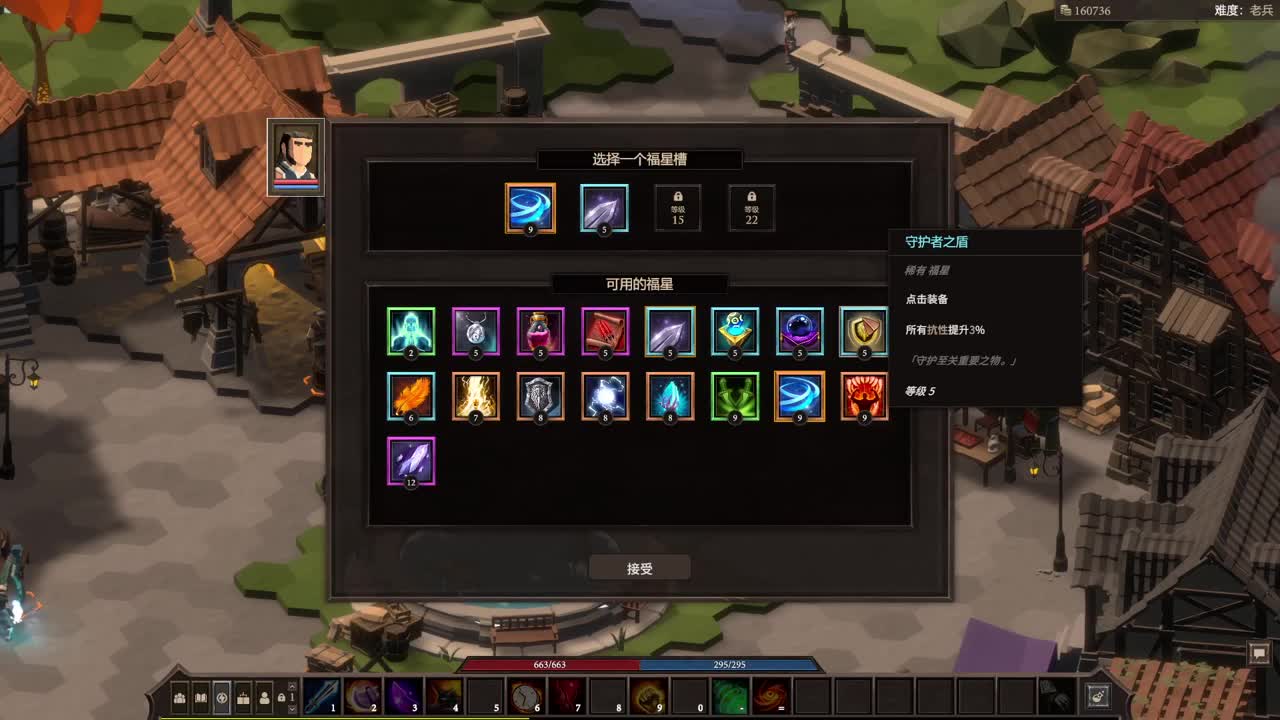1280x720 pixels.
Task: Open the party panel via group icon
Action: (178, 700)
